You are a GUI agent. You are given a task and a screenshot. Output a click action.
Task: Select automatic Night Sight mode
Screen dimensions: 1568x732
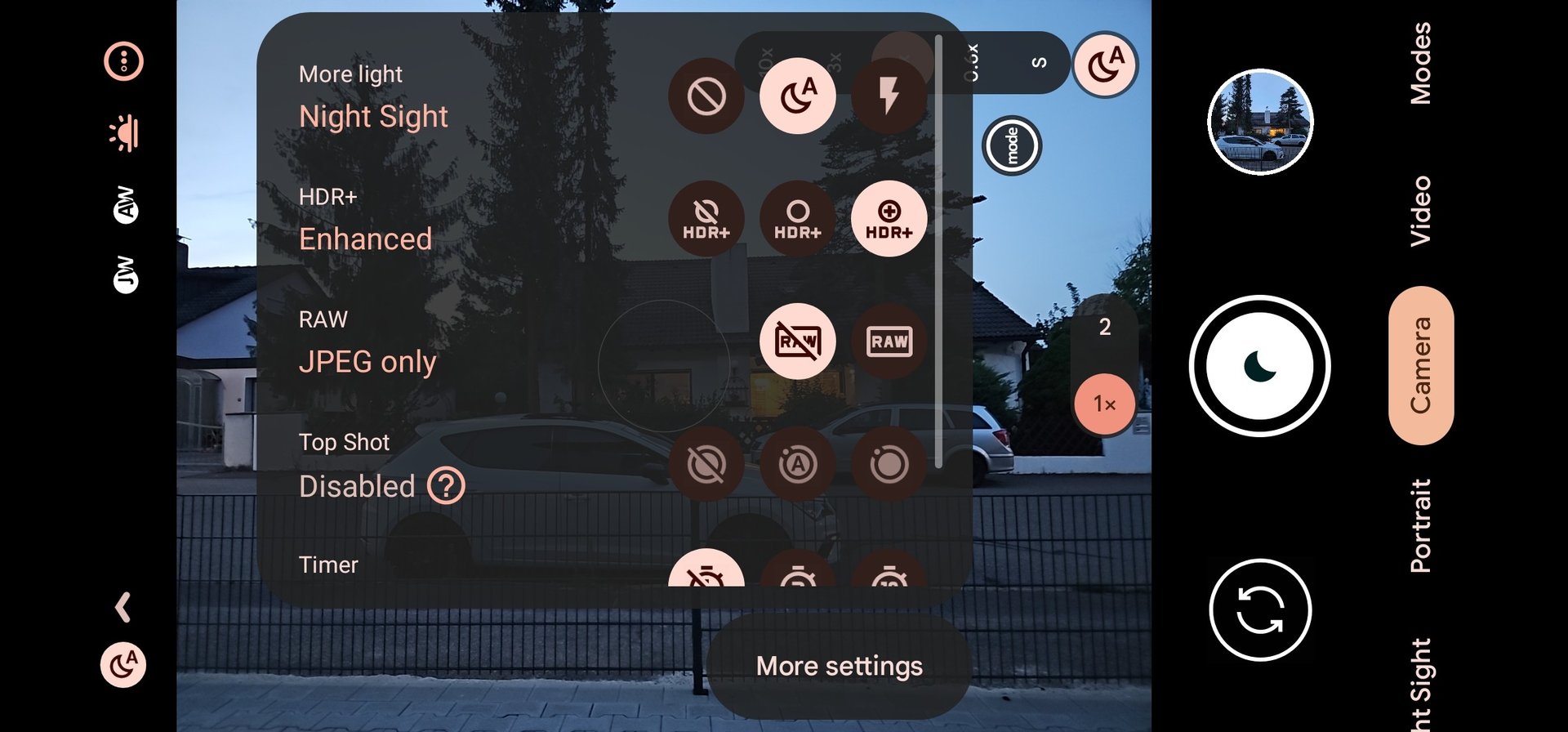tap(797, 96)
